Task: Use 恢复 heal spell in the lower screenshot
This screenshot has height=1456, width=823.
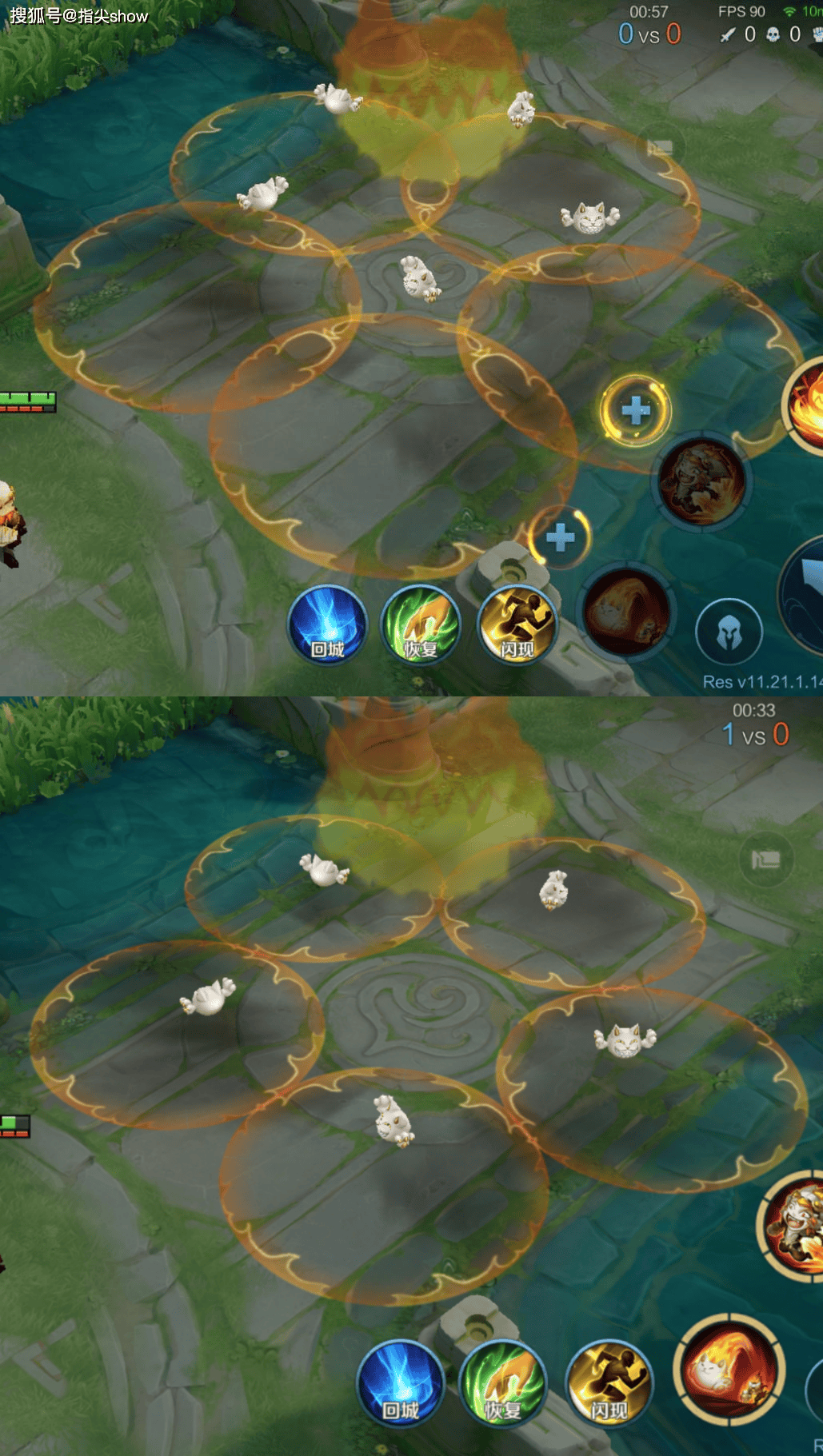Action: 502,1385
